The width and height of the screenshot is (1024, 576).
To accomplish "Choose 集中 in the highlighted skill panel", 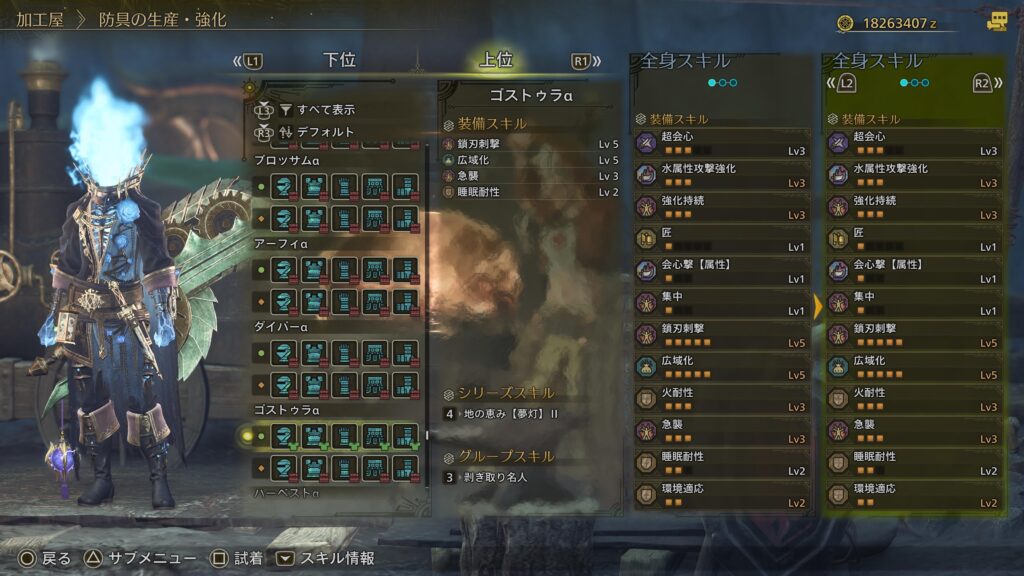I will click(913, 303).
